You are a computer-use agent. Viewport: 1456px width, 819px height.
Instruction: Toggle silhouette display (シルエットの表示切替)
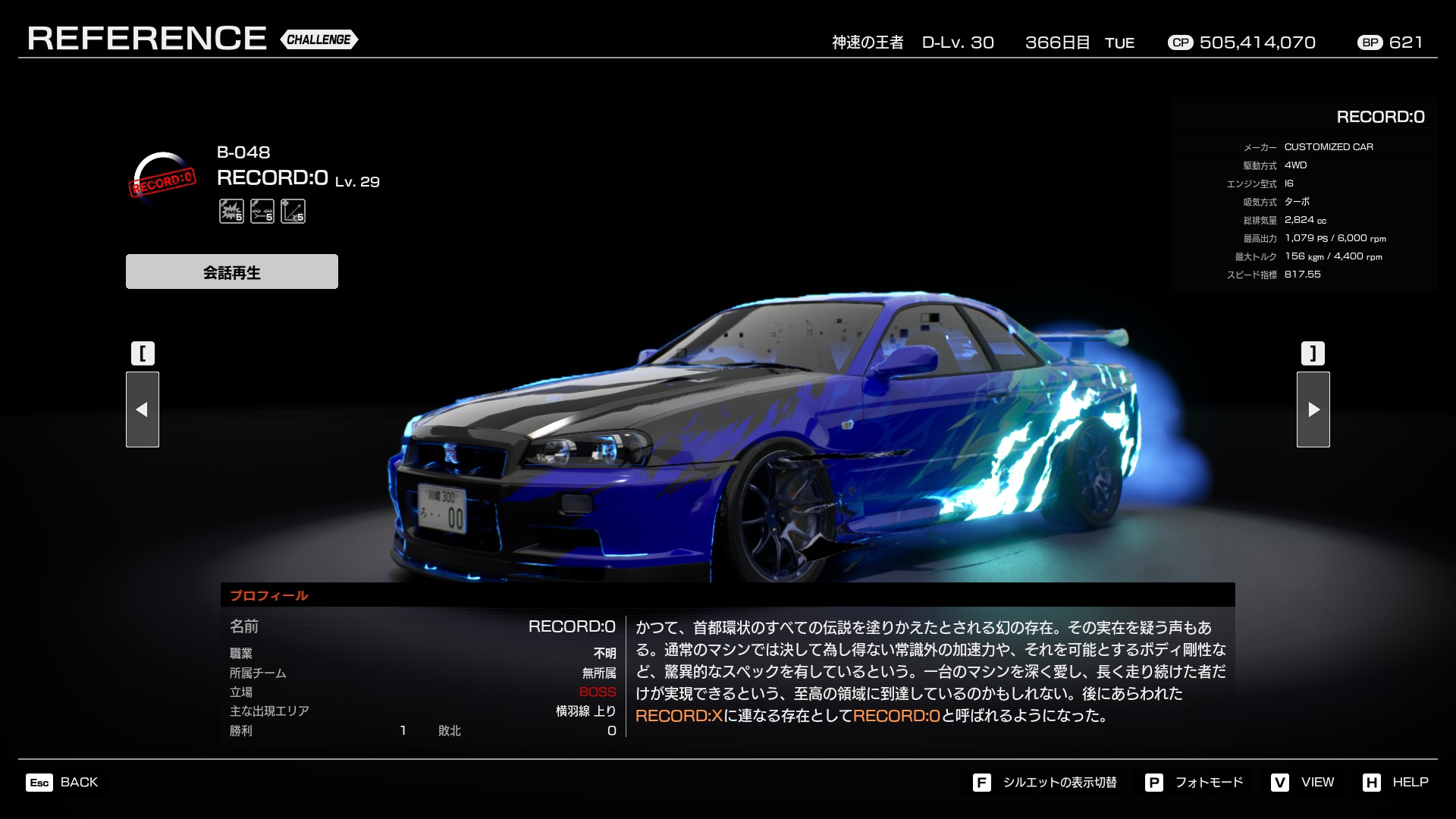1045,782
